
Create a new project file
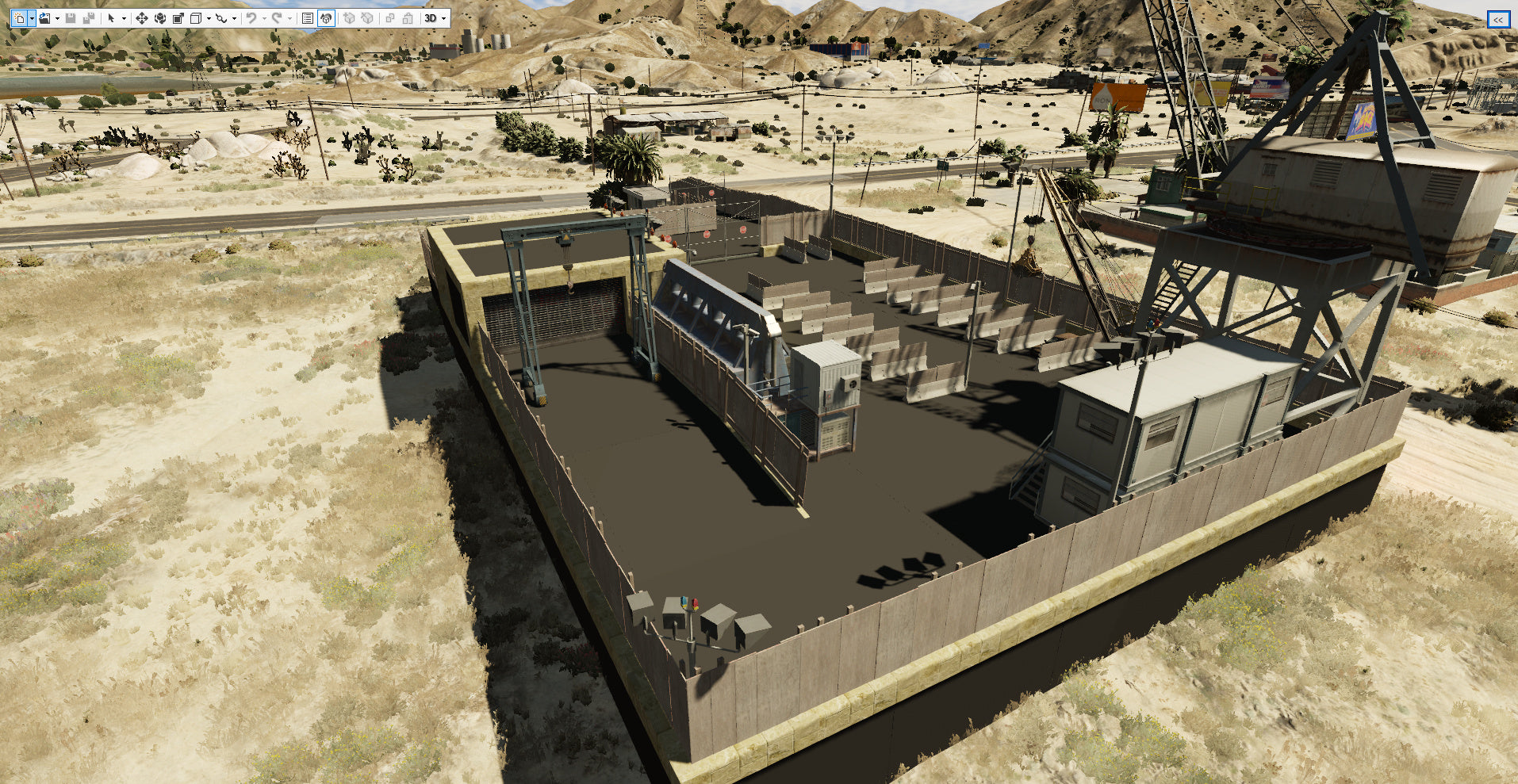[20, 17]
